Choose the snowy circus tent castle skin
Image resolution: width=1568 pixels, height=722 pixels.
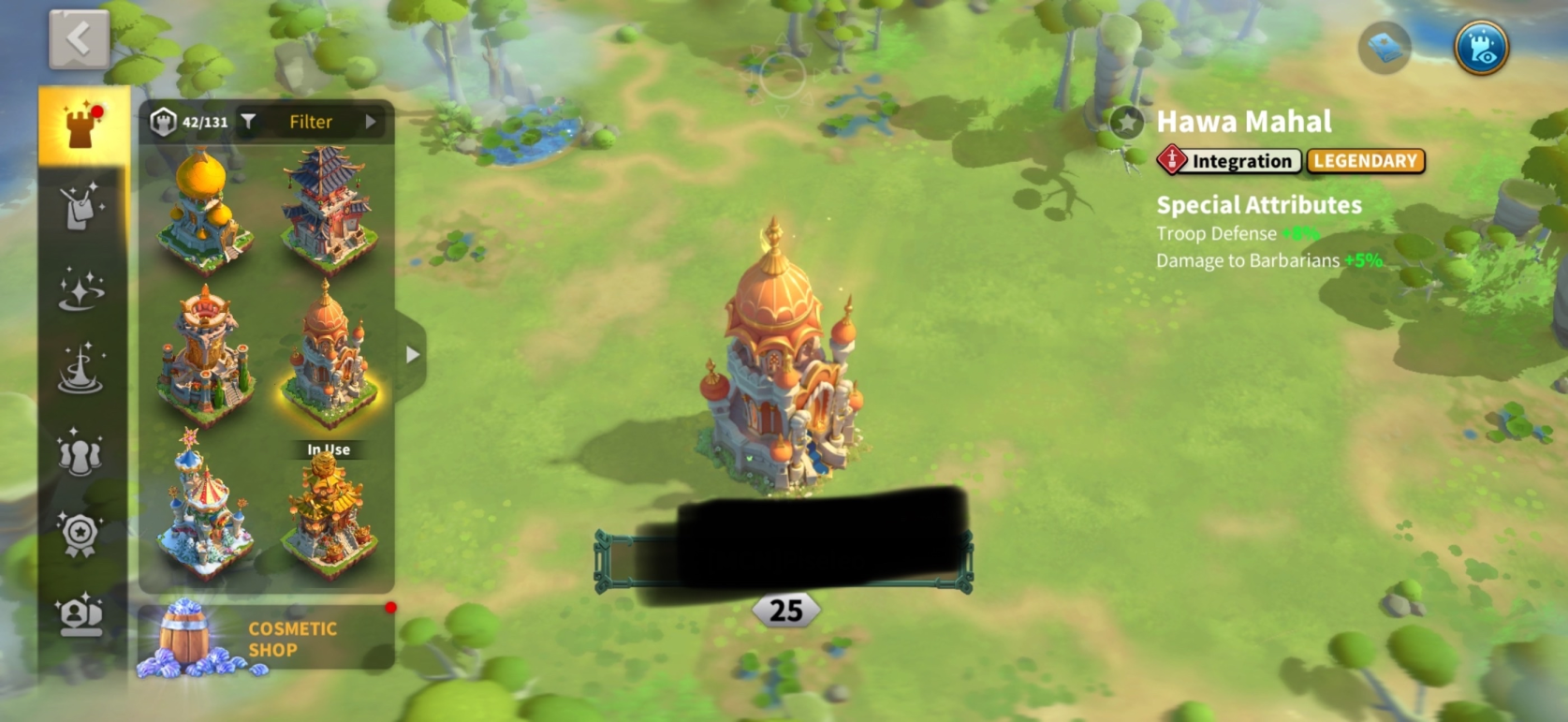coord(204,506)
